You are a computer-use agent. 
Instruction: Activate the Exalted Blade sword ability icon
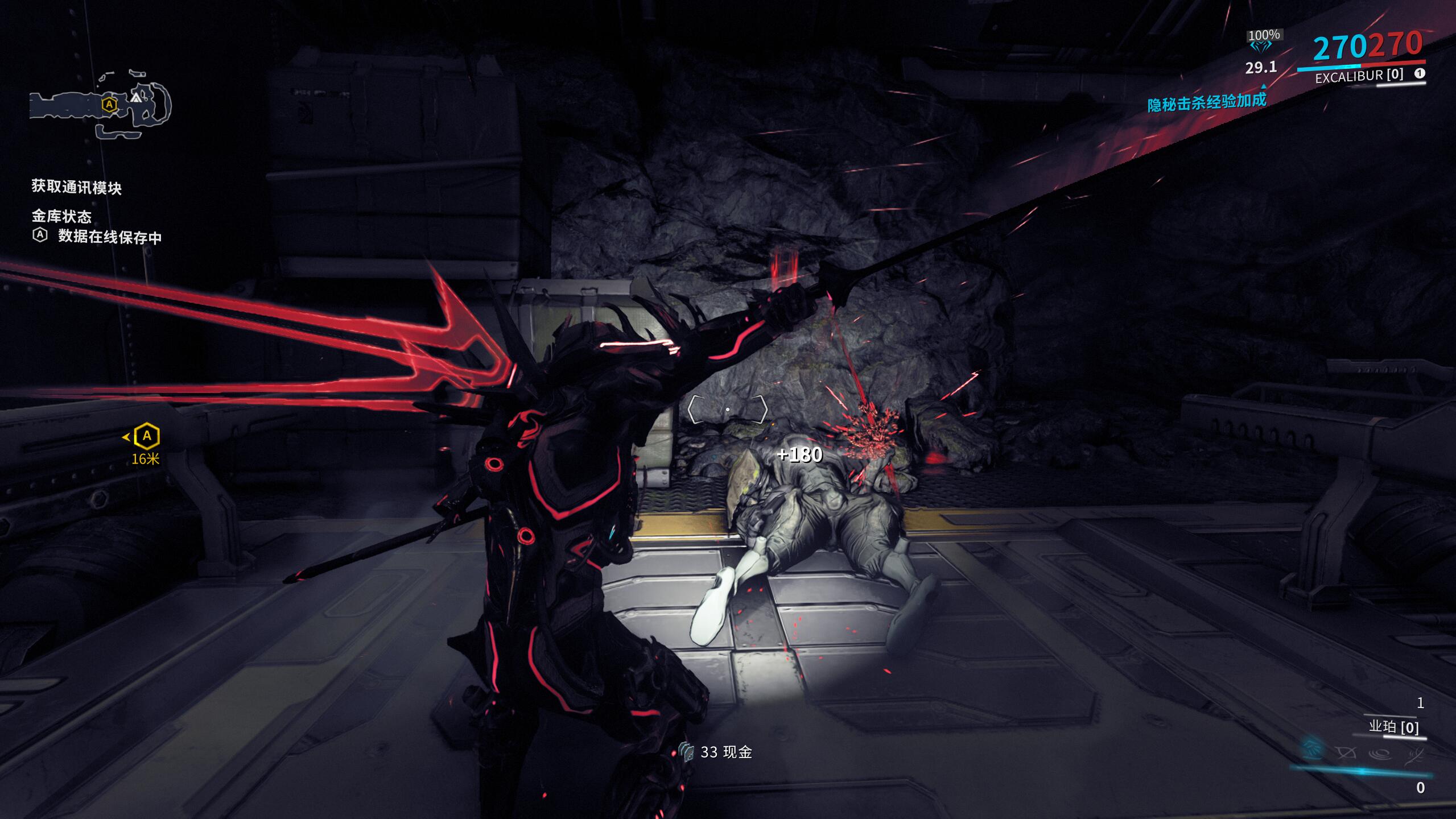pyautogui.click(x=1414, y=755)
